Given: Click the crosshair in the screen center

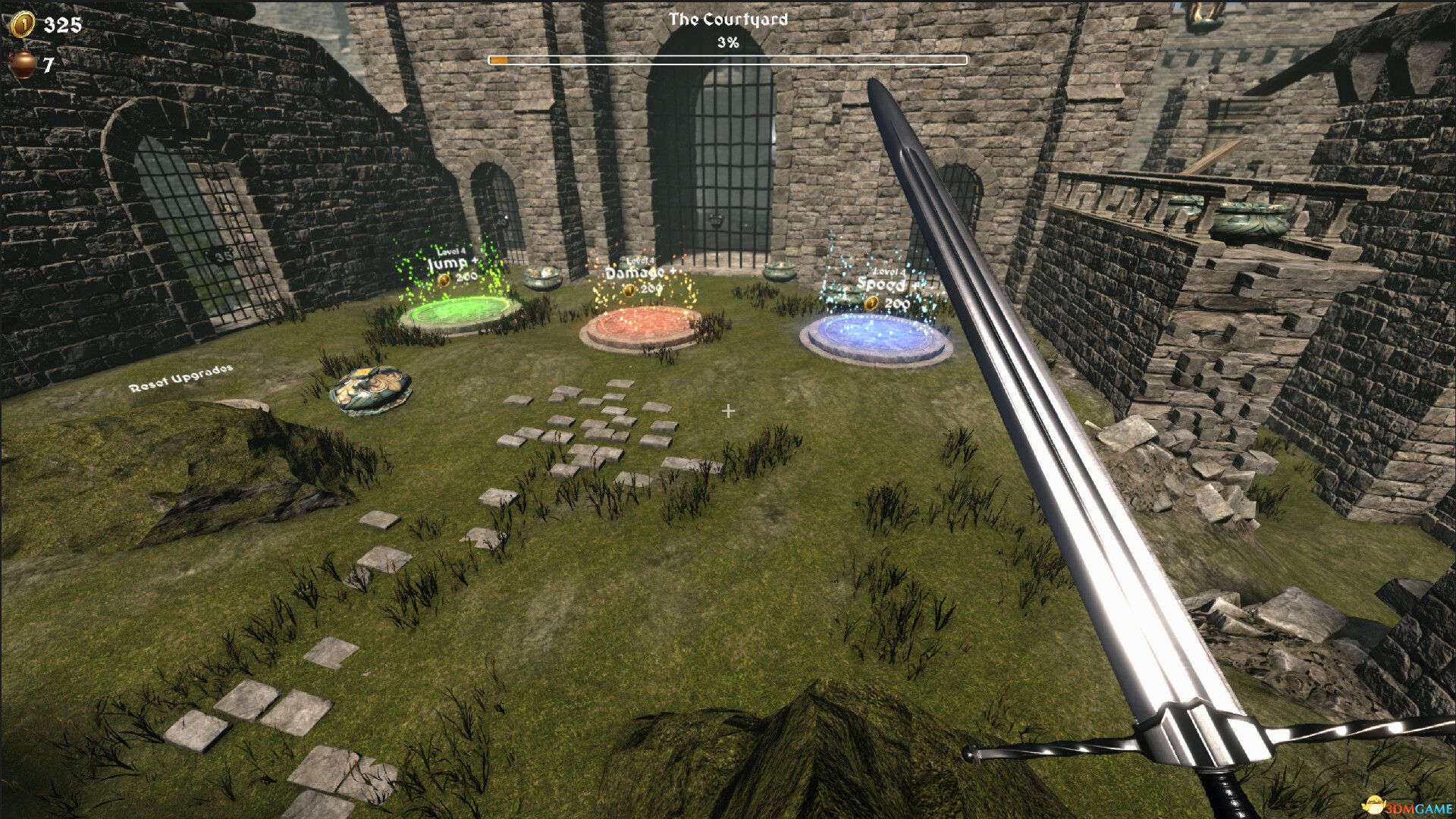Looking at the screenshot, I should point(728,411).
